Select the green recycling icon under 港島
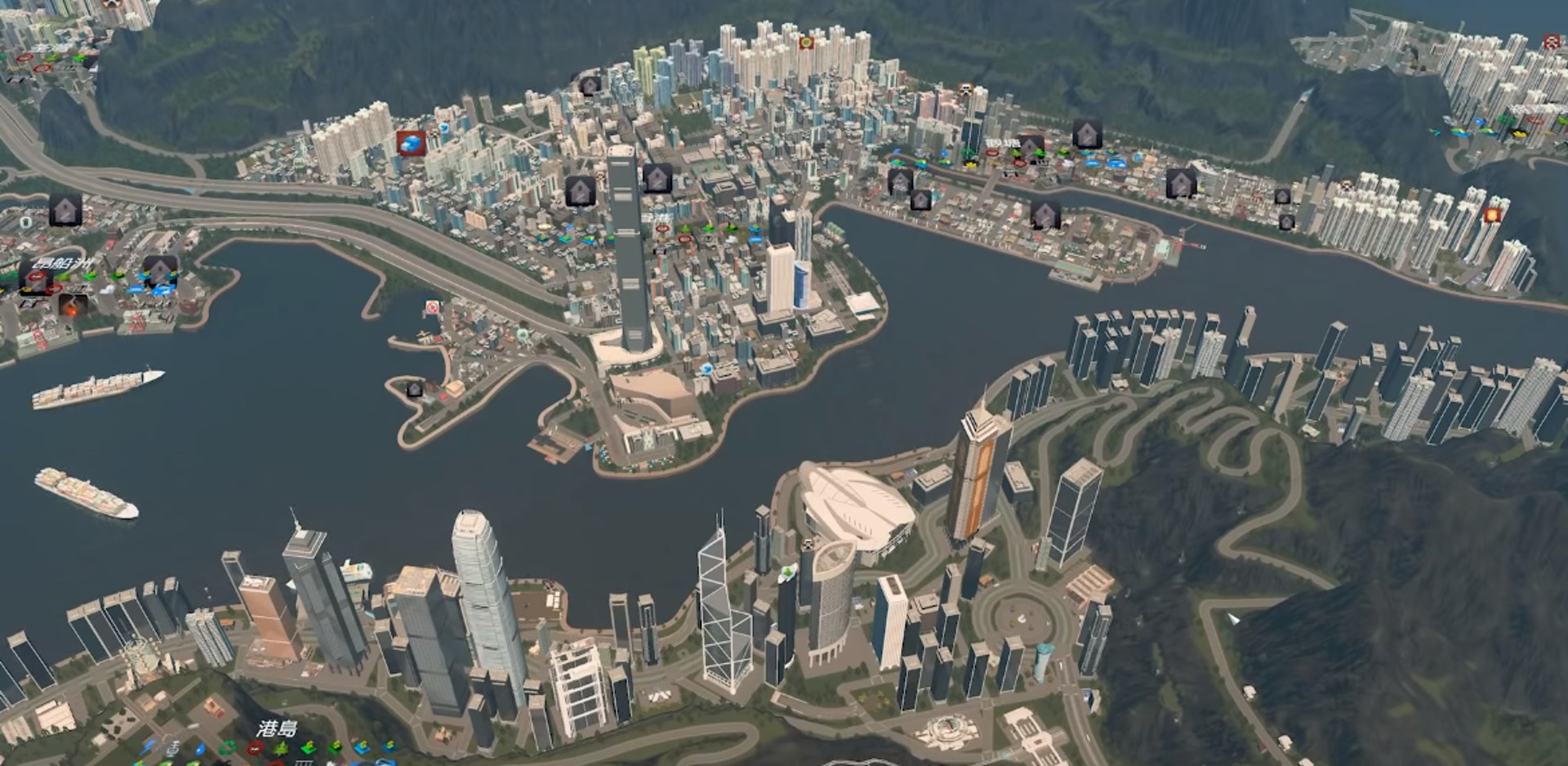This screenshot has width=1568, height=766. pyautogui.click(x=227, y=748)
